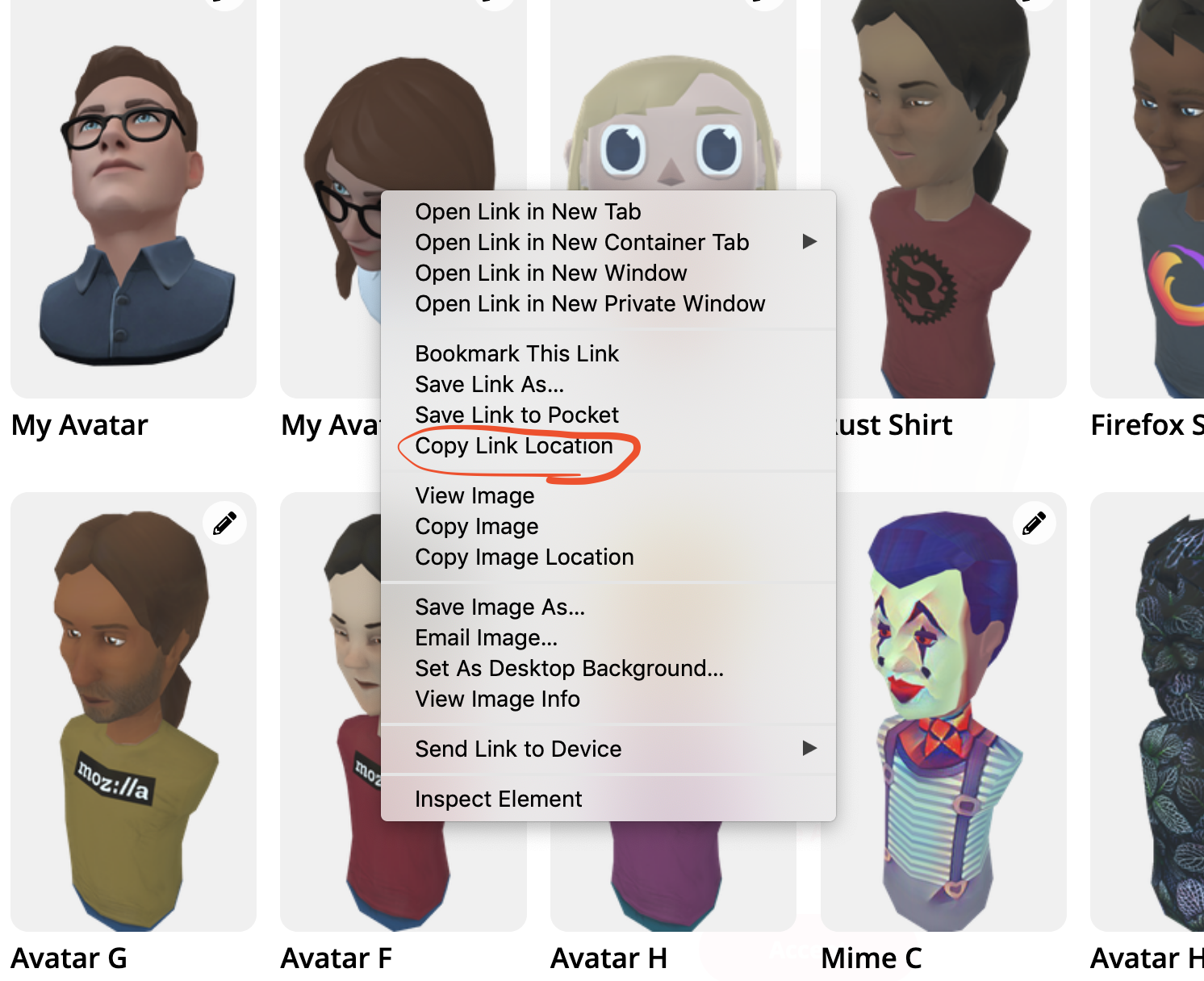This screenshot has height=981, width=1204.
Task: Choose Save Link to Pocket
Action: click(x=516, y=415)
